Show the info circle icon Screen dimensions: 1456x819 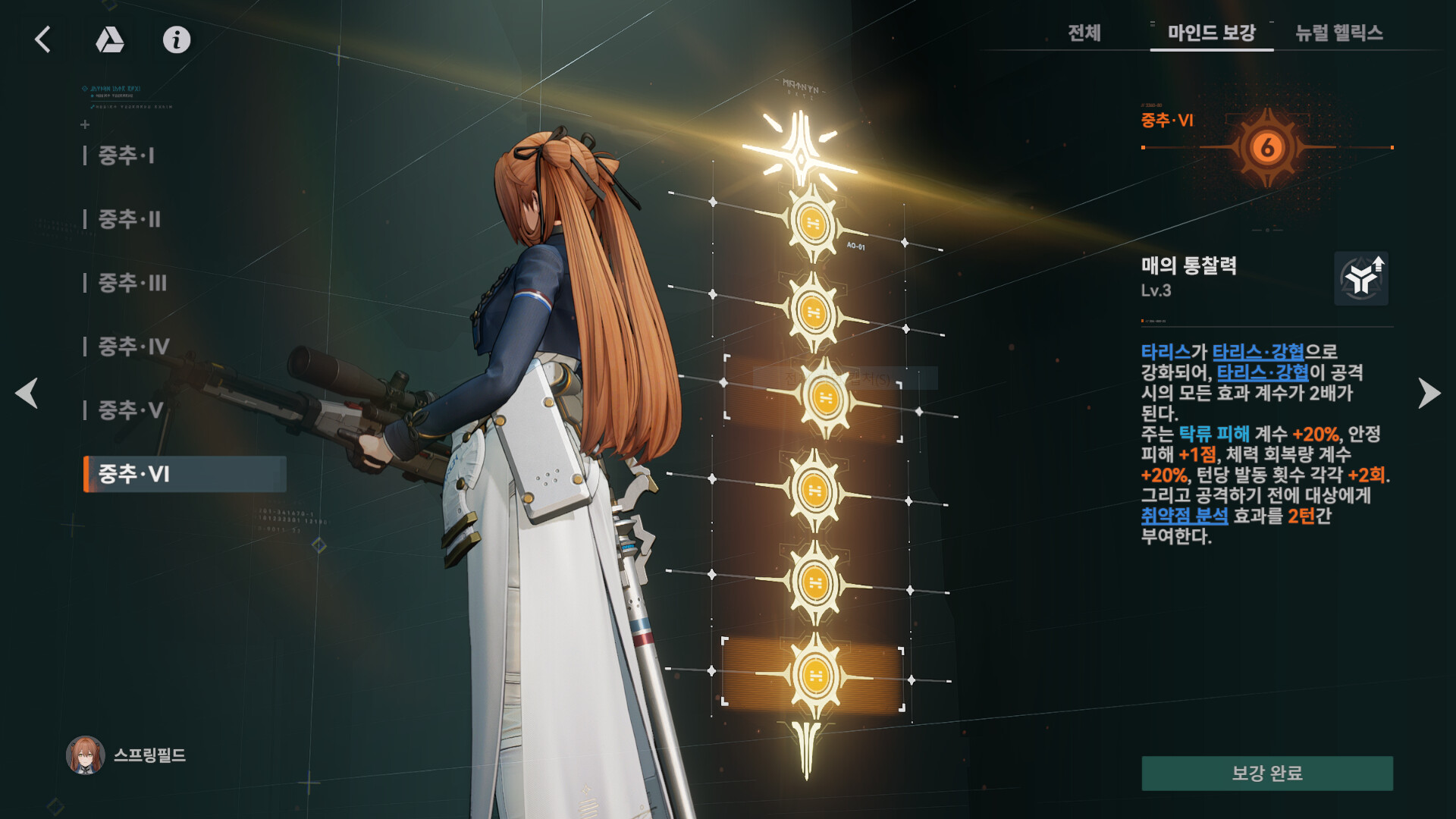[177, 39]
